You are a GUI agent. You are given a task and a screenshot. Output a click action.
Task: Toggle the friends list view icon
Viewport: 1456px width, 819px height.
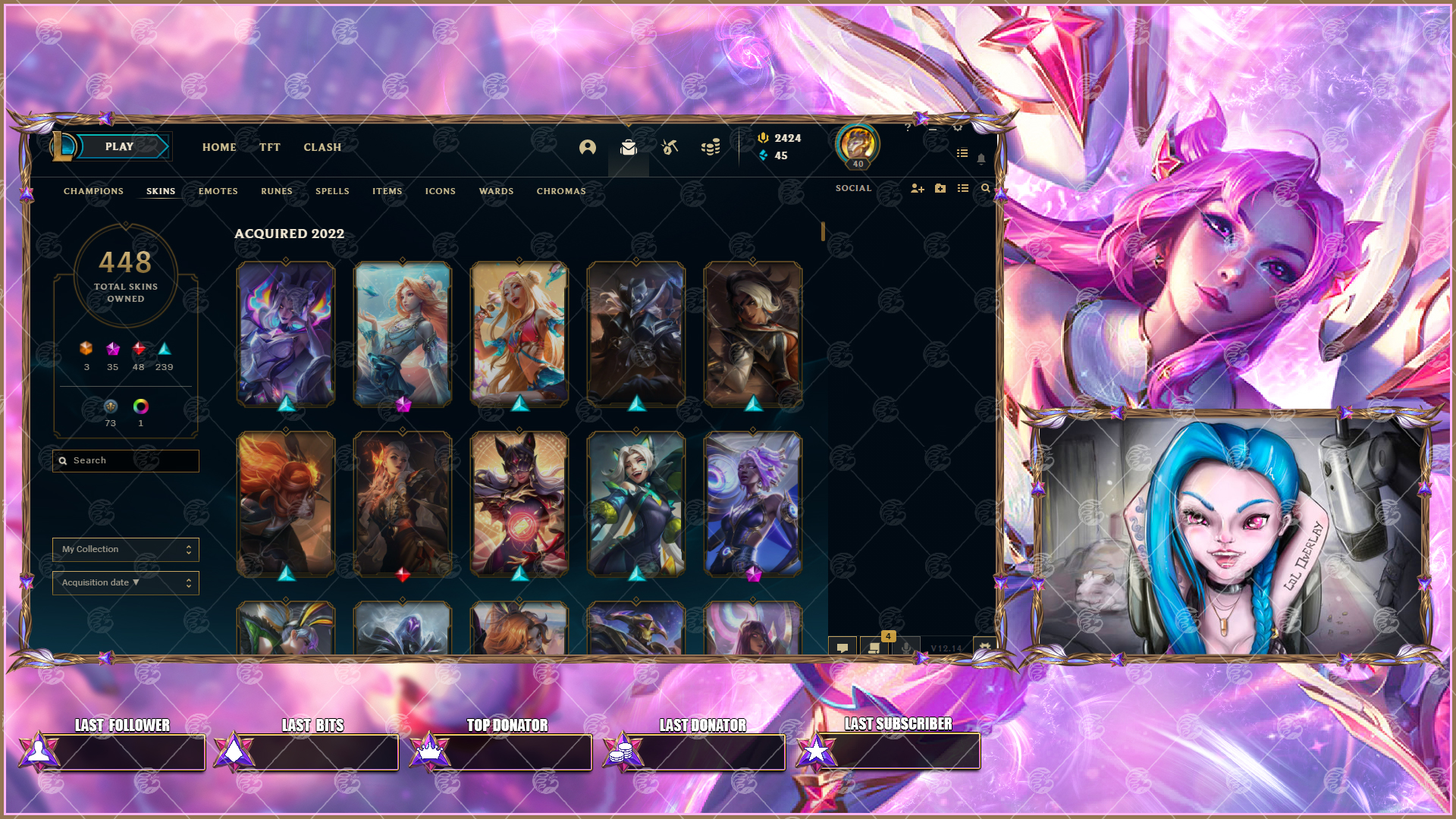pyautogui.click(x=962, y=188)
